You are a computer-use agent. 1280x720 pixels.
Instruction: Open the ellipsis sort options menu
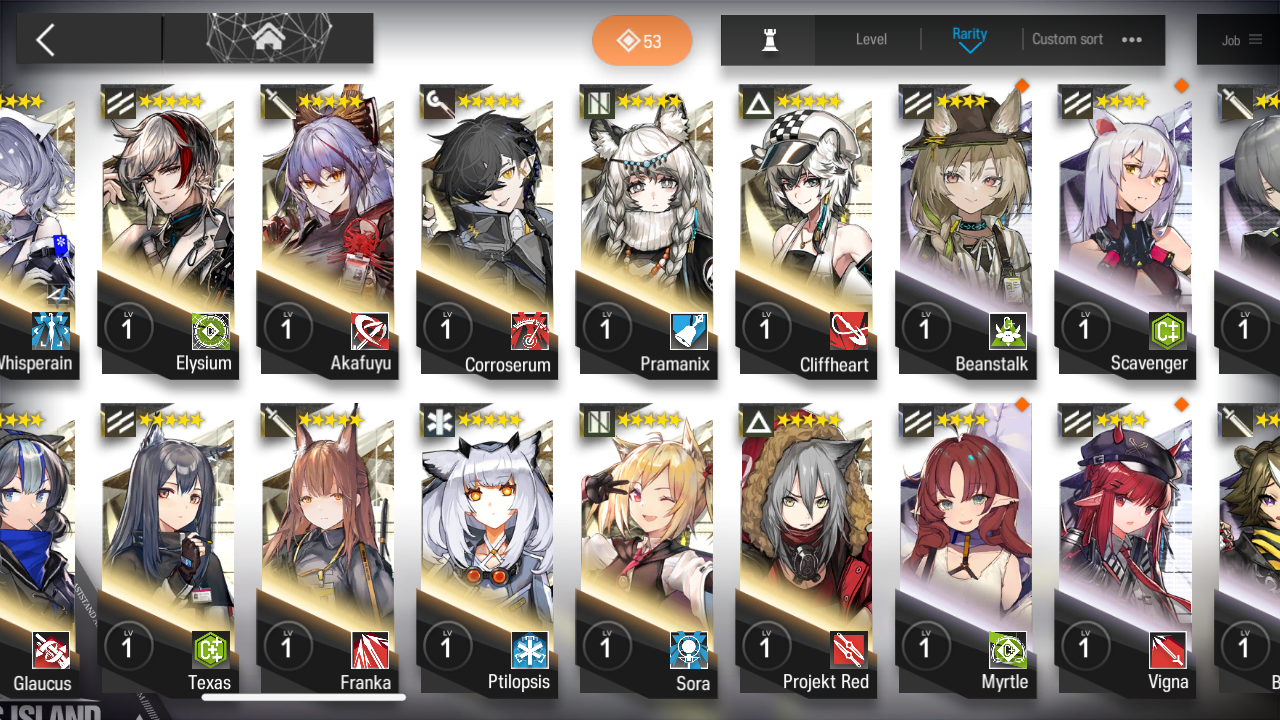tap(1132, 40)
